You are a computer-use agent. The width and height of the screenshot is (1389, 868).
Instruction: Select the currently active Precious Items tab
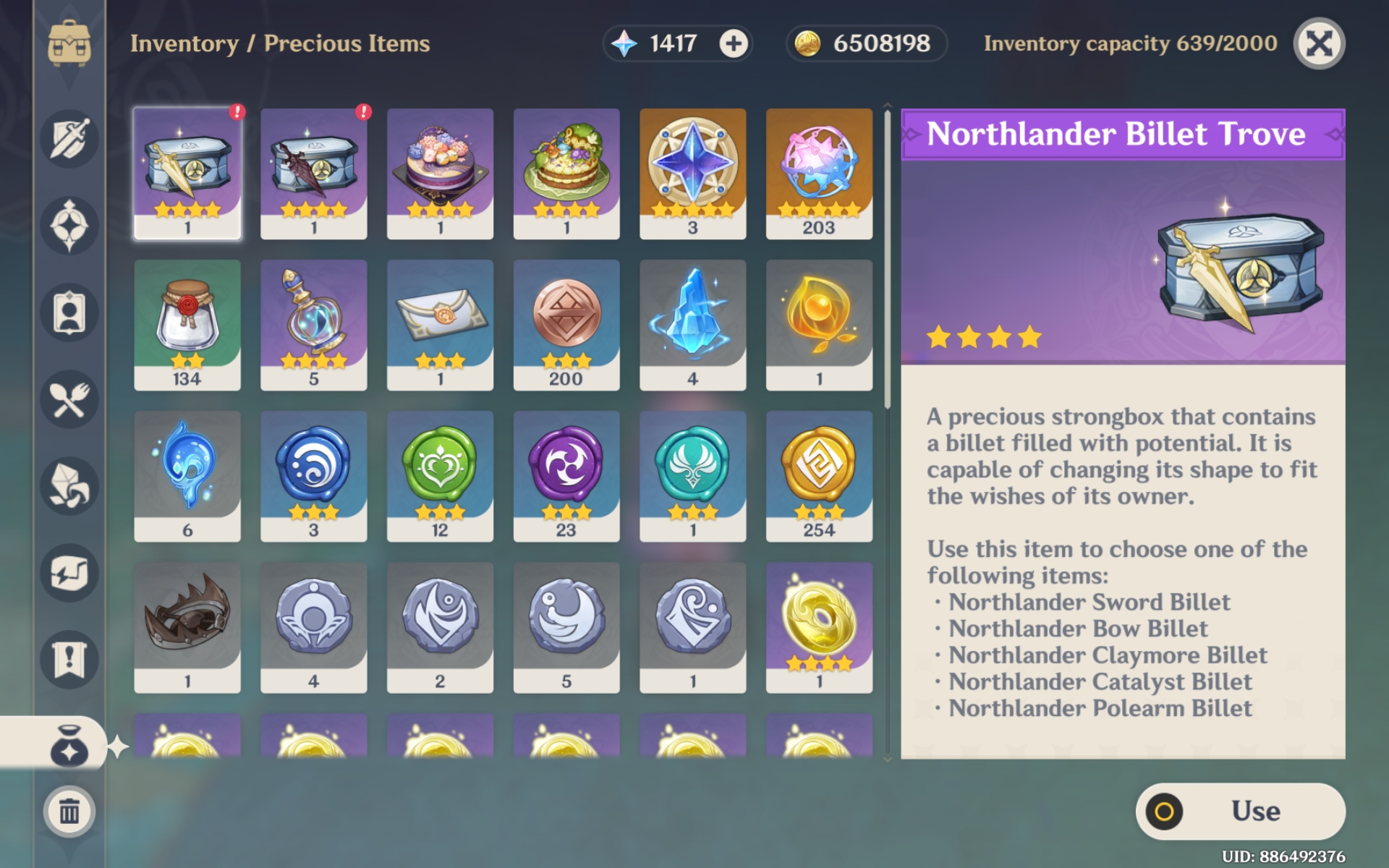point(69,746)
